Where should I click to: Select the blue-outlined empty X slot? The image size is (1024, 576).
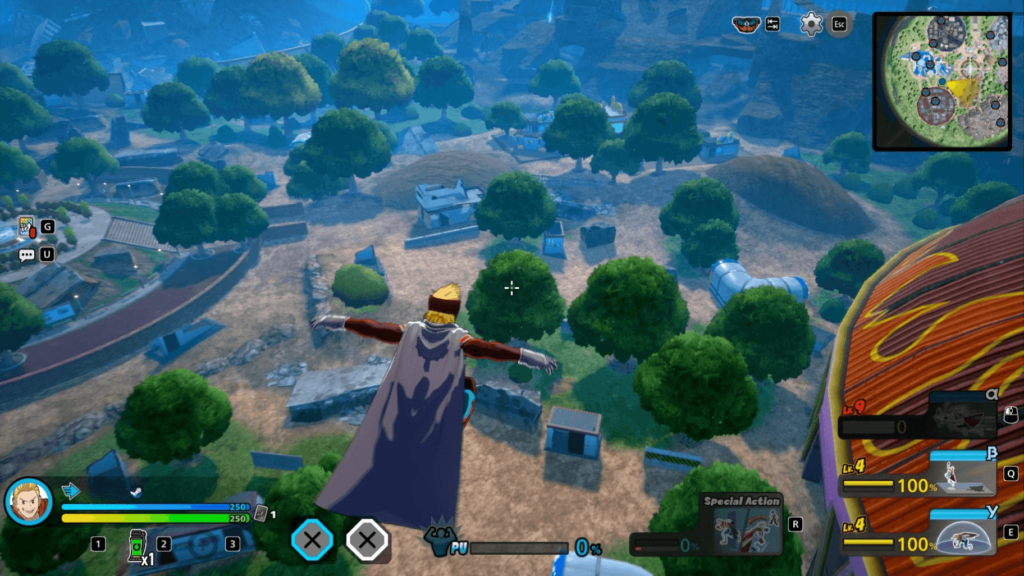(312, 541)
